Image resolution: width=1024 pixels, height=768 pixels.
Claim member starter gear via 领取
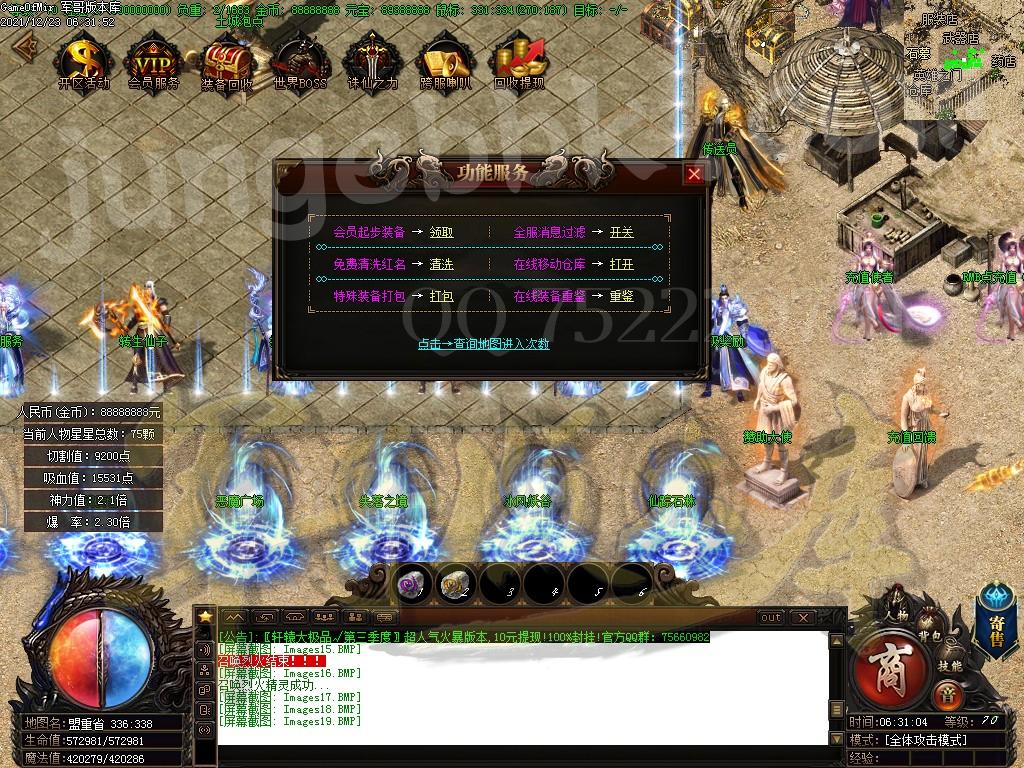[x=441, y=232]
